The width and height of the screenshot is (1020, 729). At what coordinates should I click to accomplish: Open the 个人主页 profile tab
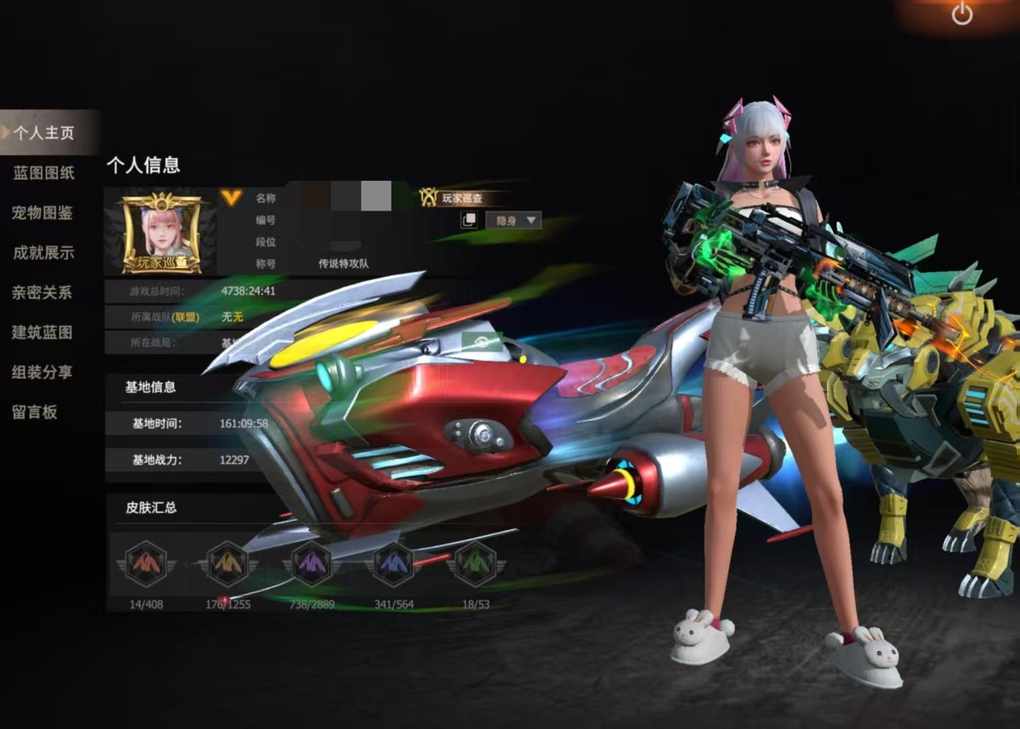[45, 132]
